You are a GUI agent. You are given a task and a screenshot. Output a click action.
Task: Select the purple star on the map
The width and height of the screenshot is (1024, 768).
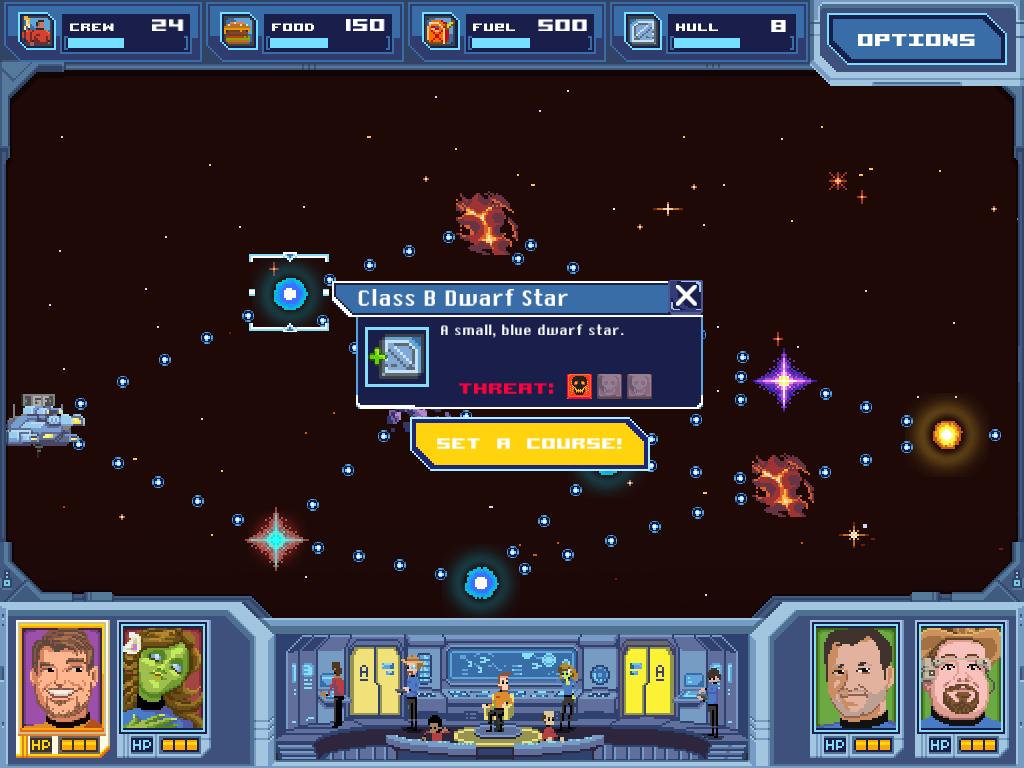point(783,380)
